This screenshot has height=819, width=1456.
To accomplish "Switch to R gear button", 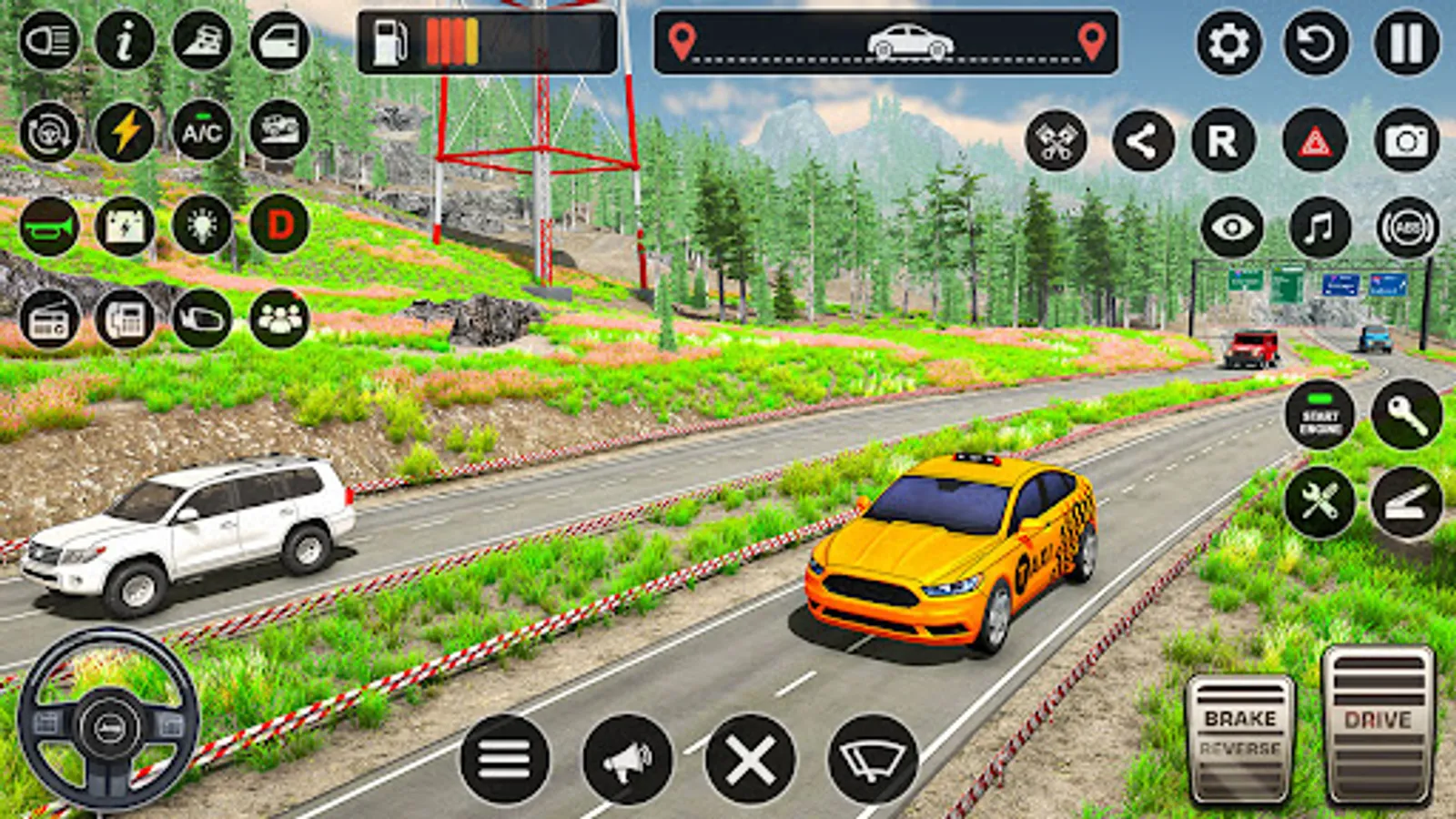I will pyautogui.click(x=1223, y=141).
